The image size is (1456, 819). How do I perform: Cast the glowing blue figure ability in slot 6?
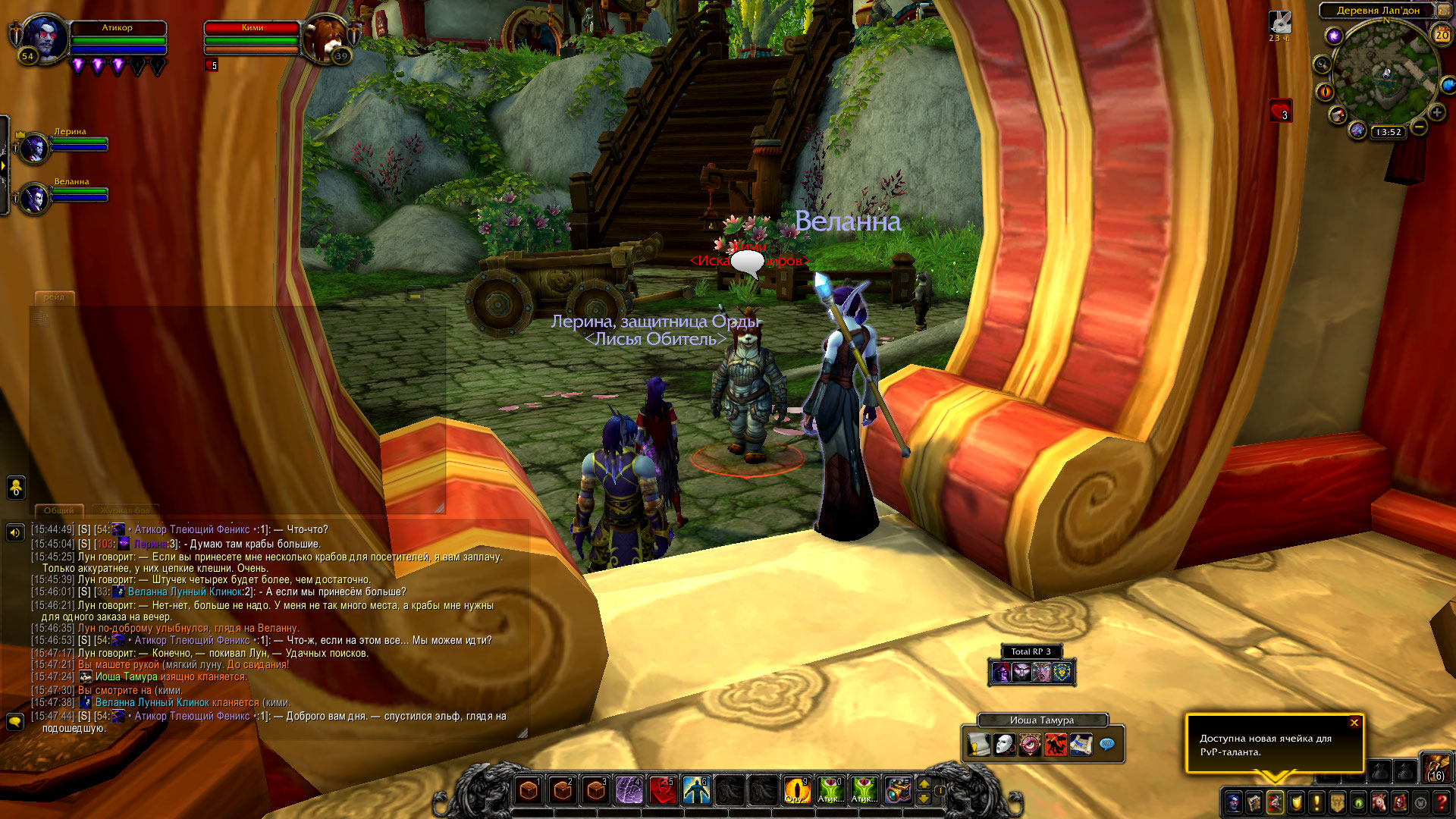click(x=696, y=790)
